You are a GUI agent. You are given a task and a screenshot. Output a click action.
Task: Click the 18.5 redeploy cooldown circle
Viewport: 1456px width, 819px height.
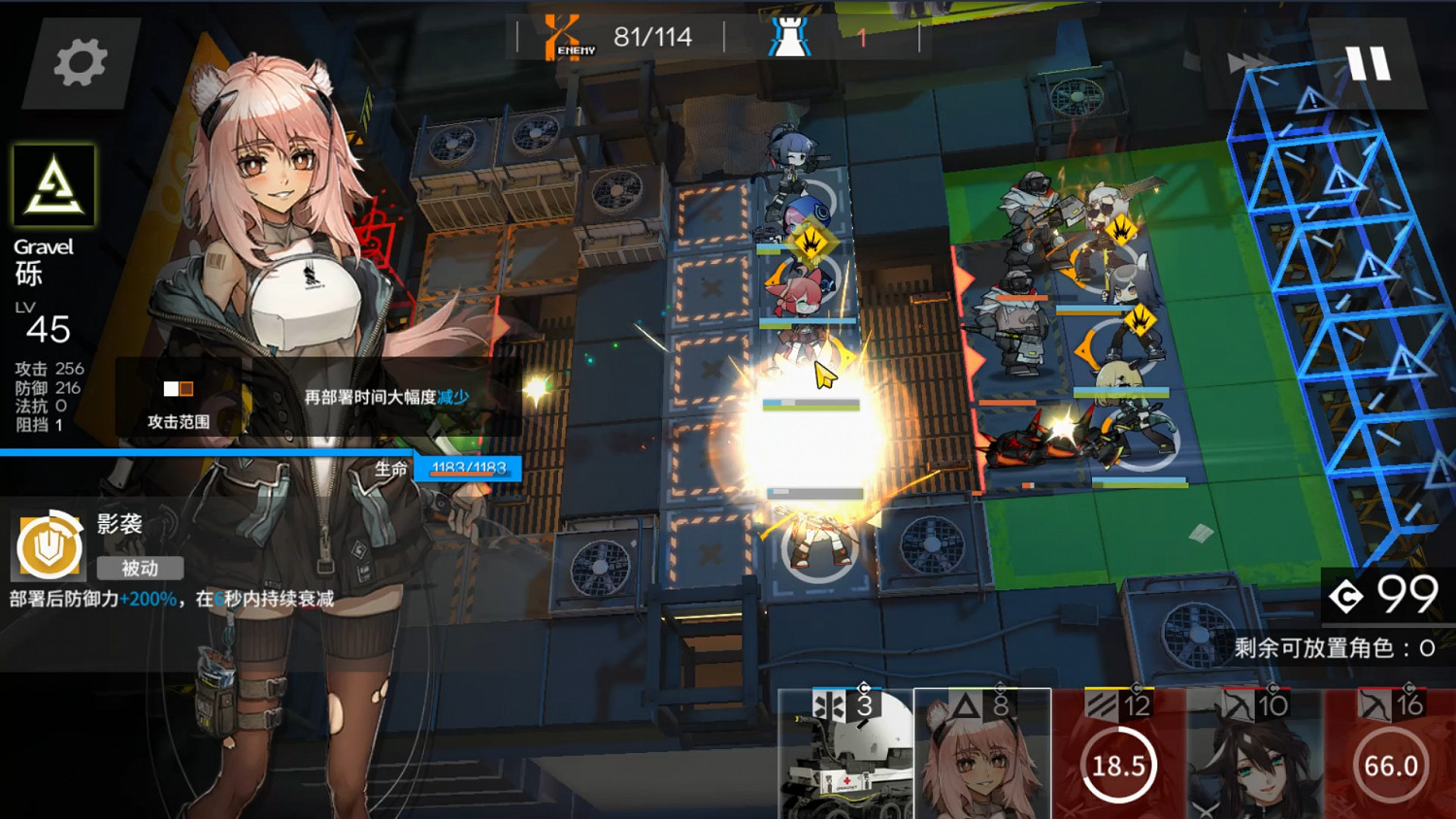1118,766
